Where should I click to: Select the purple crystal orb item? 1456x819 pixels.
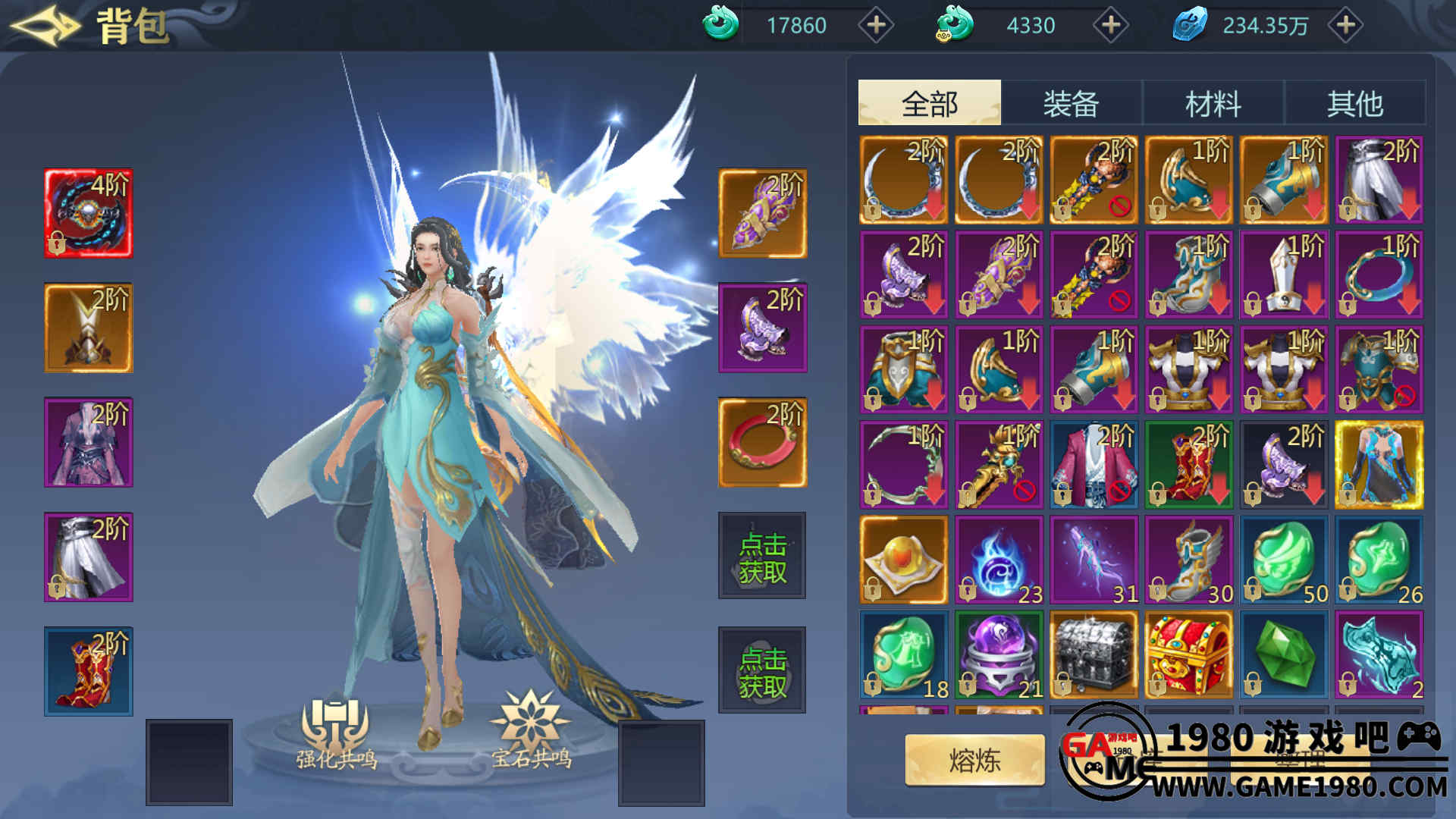pos(999,654)
